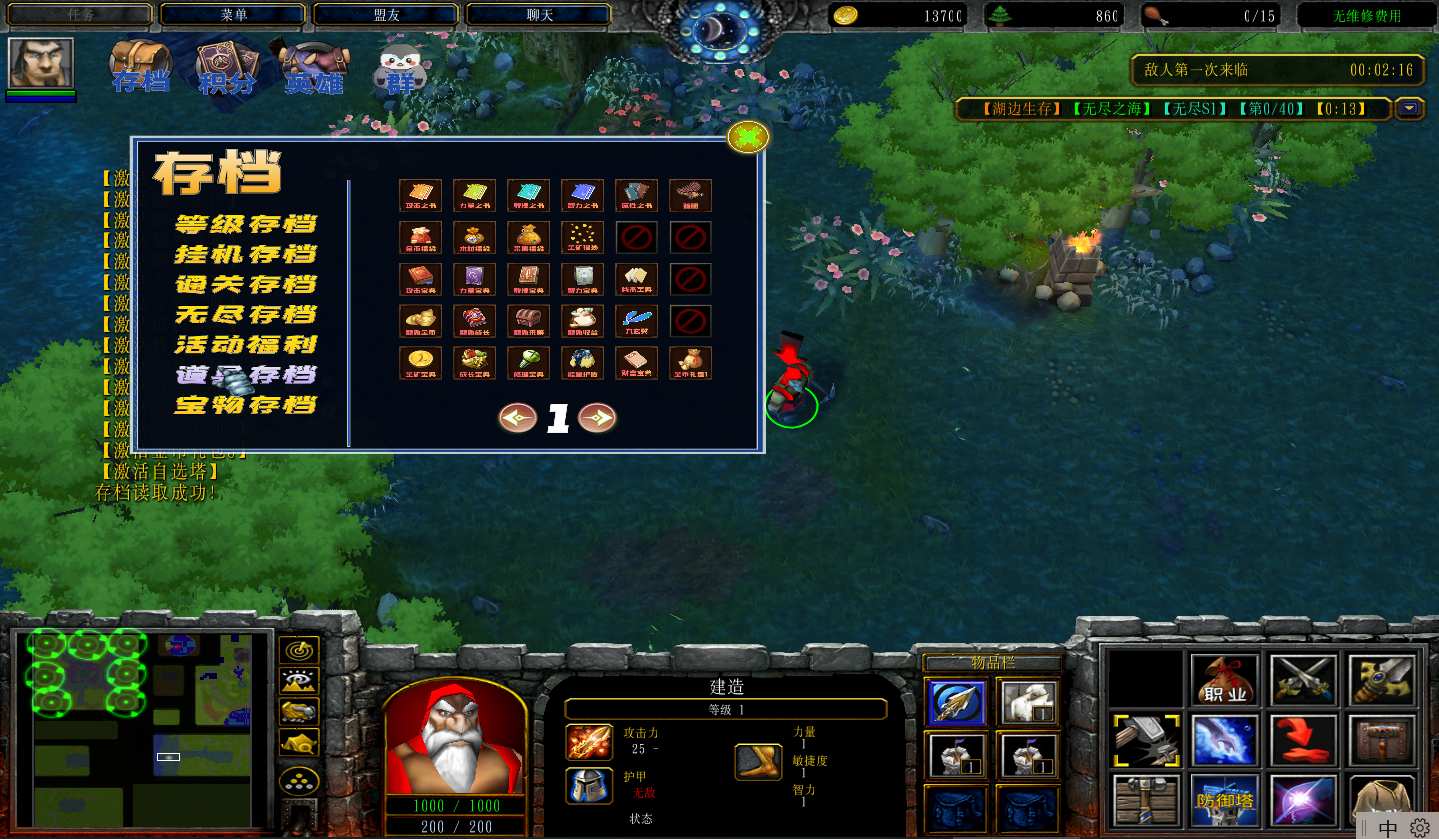Open the 通关存档 category
The image size is (1439, 839).
(x=246, y=284)
